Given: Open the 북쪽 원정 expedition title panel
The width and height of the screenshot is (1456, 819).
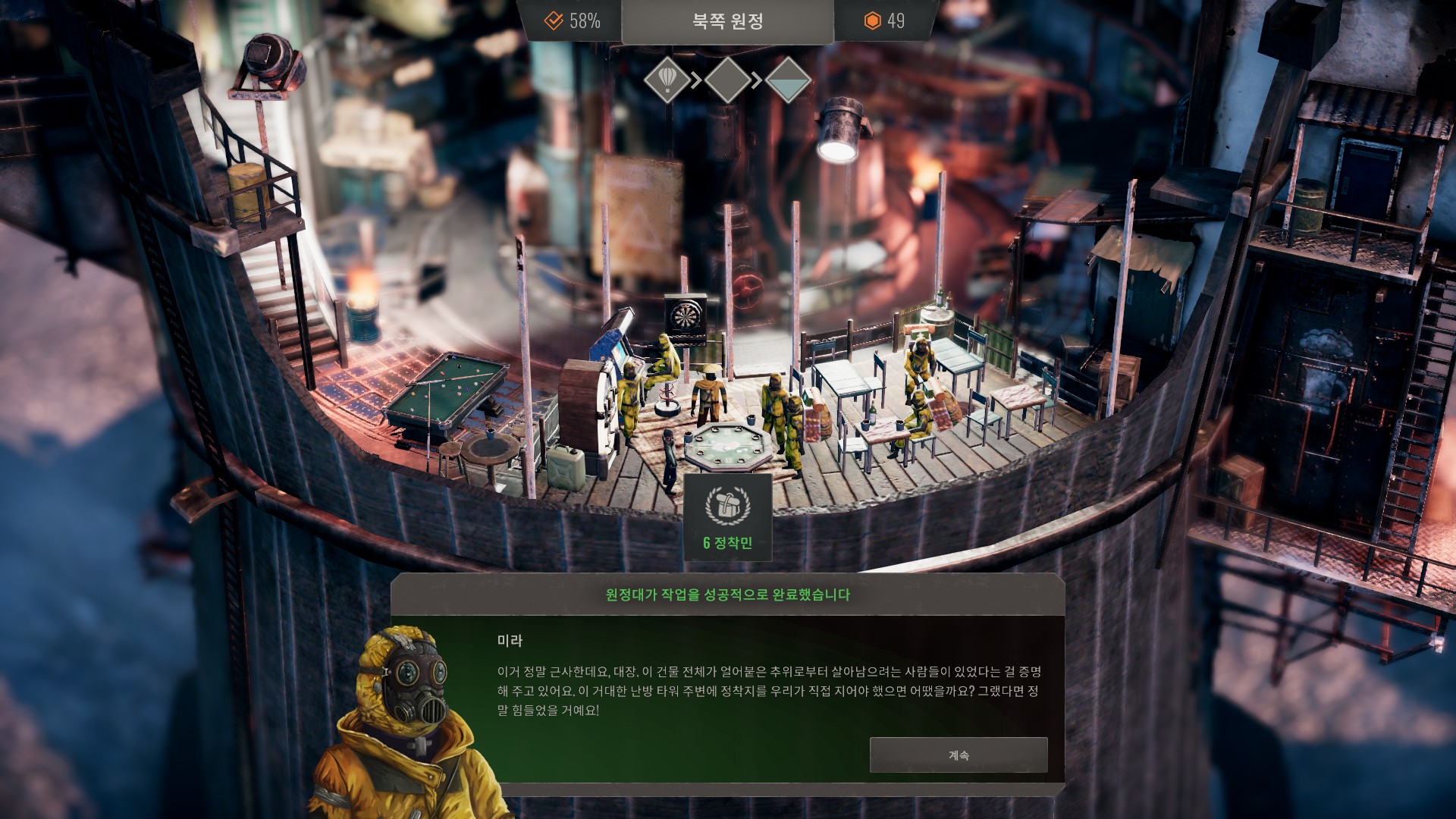Looking at the screenshot, I should click(727, 21).
